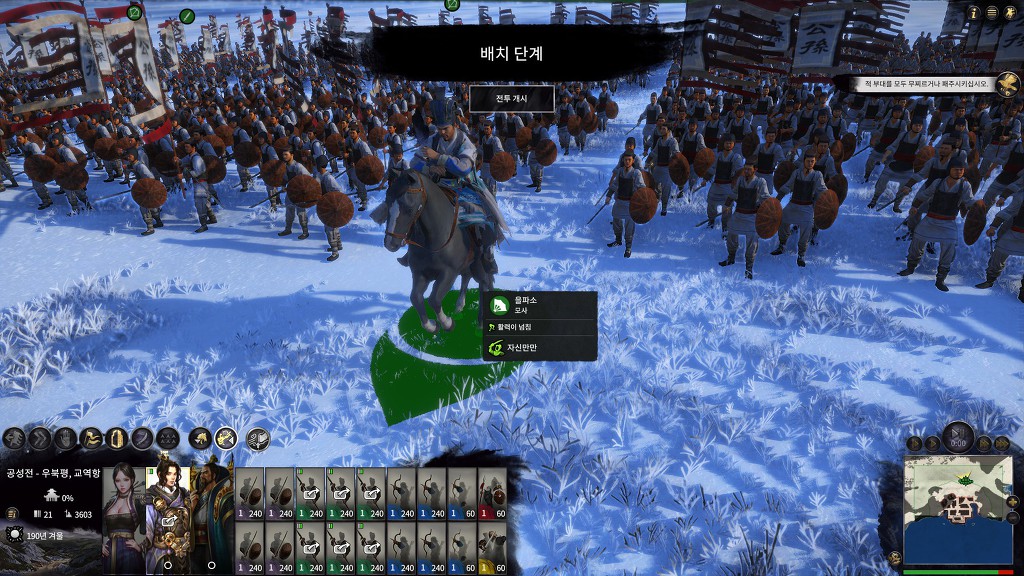Set battle speed to fastest triple arrow
This screenshot has width=1024, height=576.
tap(1001, 443)
